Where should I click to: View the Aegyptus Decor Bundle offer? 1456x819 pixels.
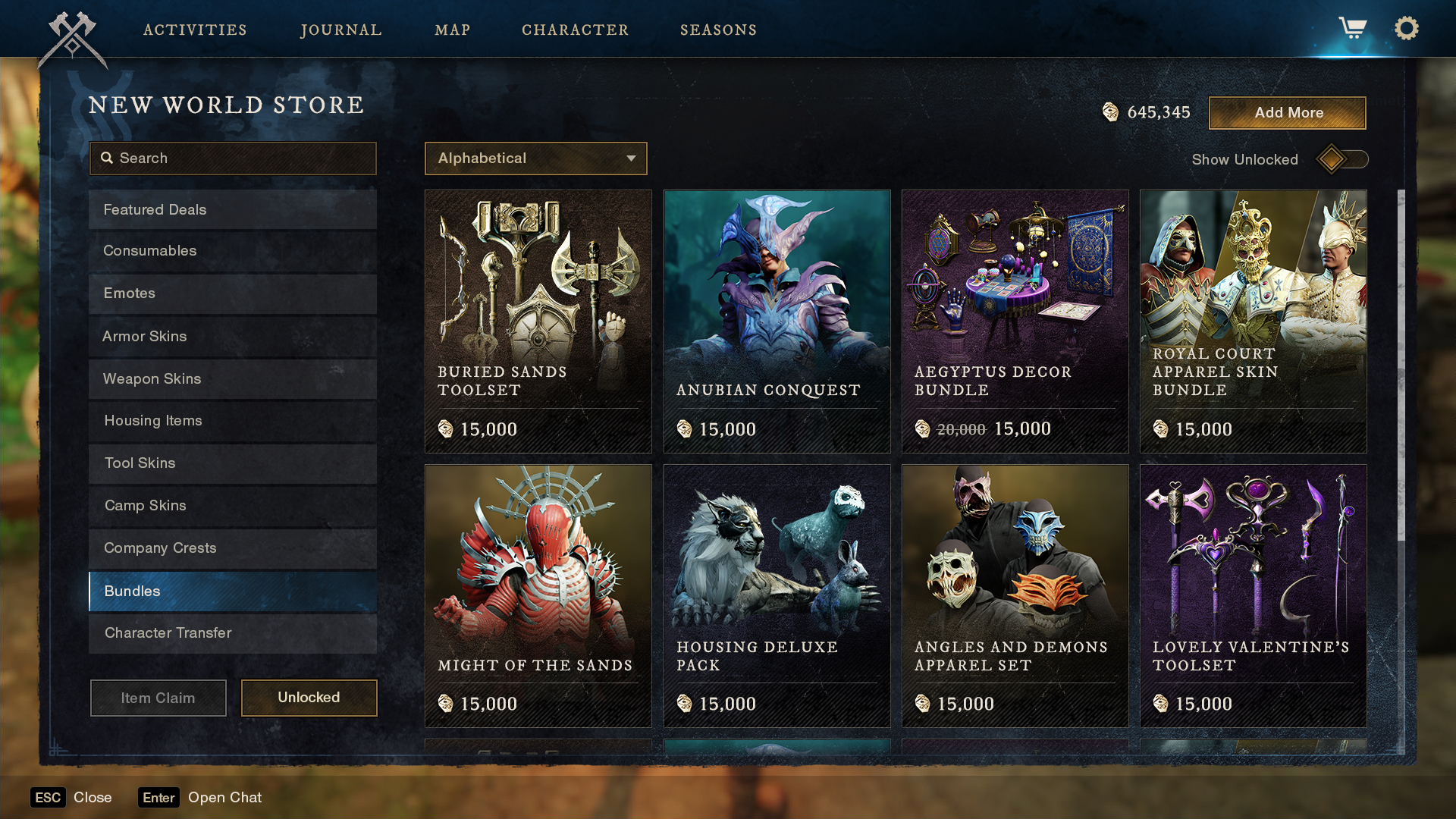pyautogui.click(x=1015, y=322)
